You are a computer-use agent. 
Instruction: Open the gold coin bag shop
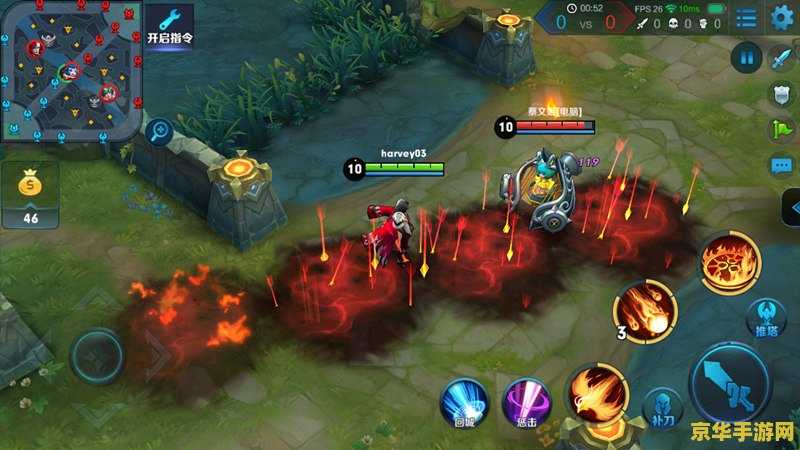tap(30, 193)
